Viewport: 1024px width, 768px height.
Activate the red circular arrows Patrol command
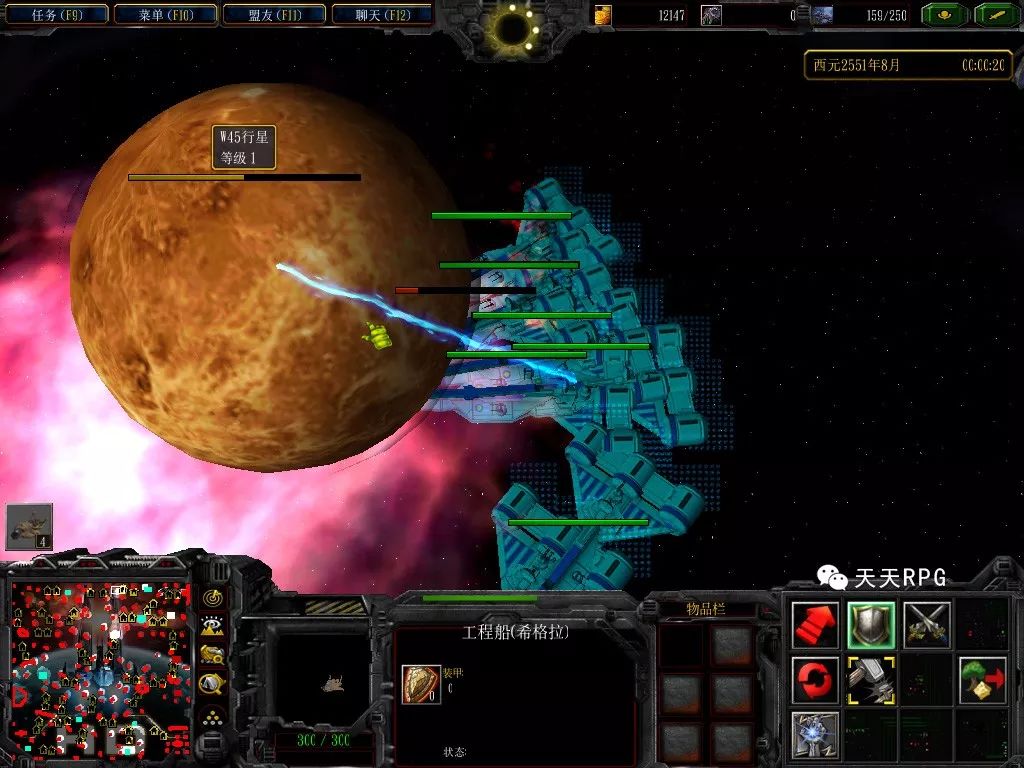(x=815, y=680)
